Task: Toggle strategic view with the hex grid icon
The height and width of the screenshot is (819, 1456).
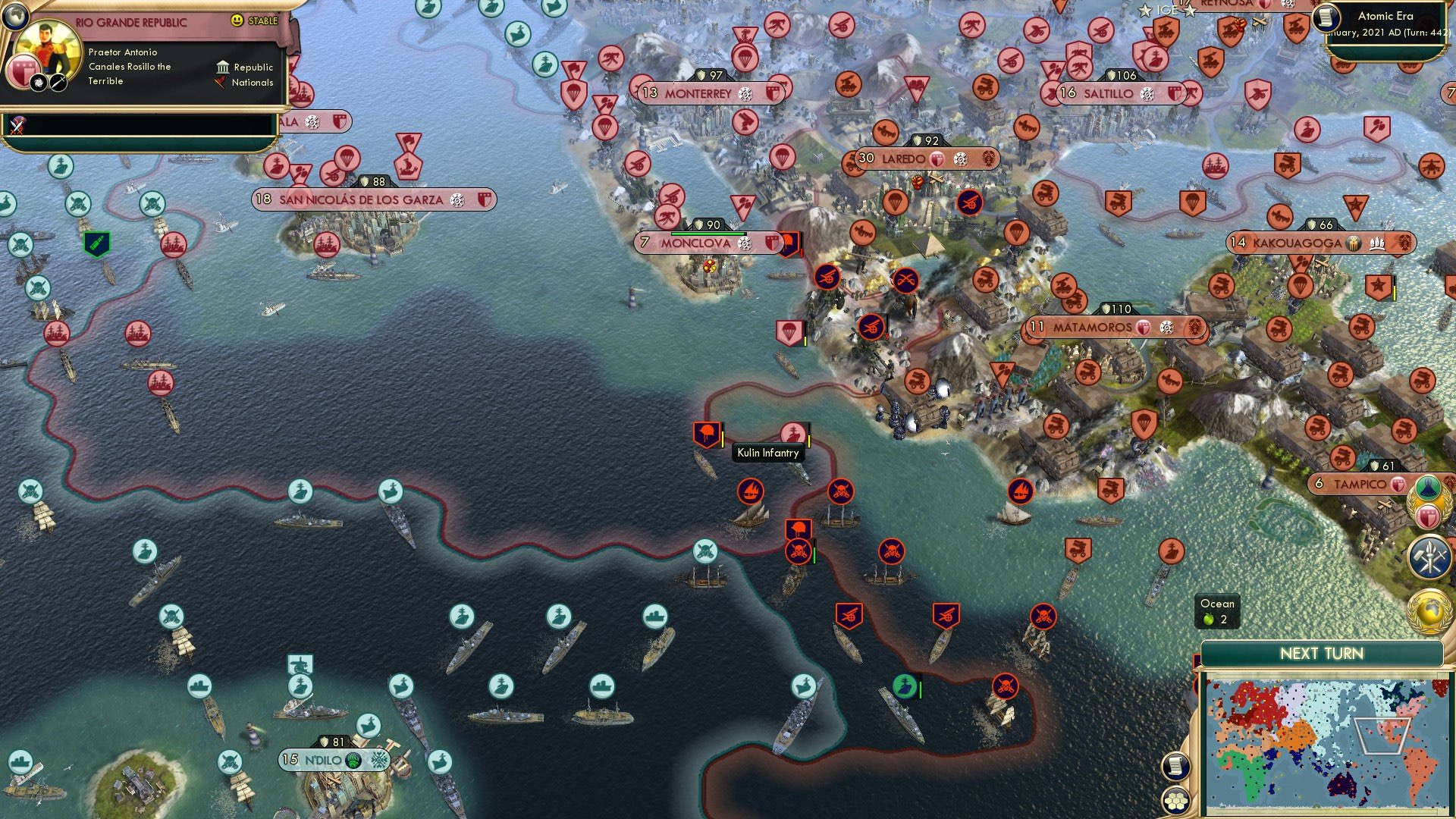Action: (x=1175, y=801)
